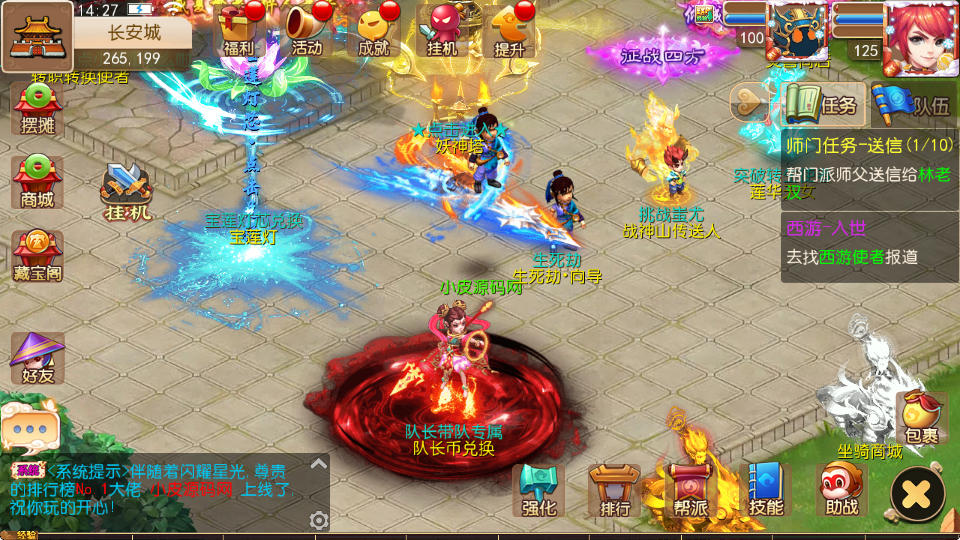
Task: Open the 排行 ranking menu
Action: coord(614,490)
